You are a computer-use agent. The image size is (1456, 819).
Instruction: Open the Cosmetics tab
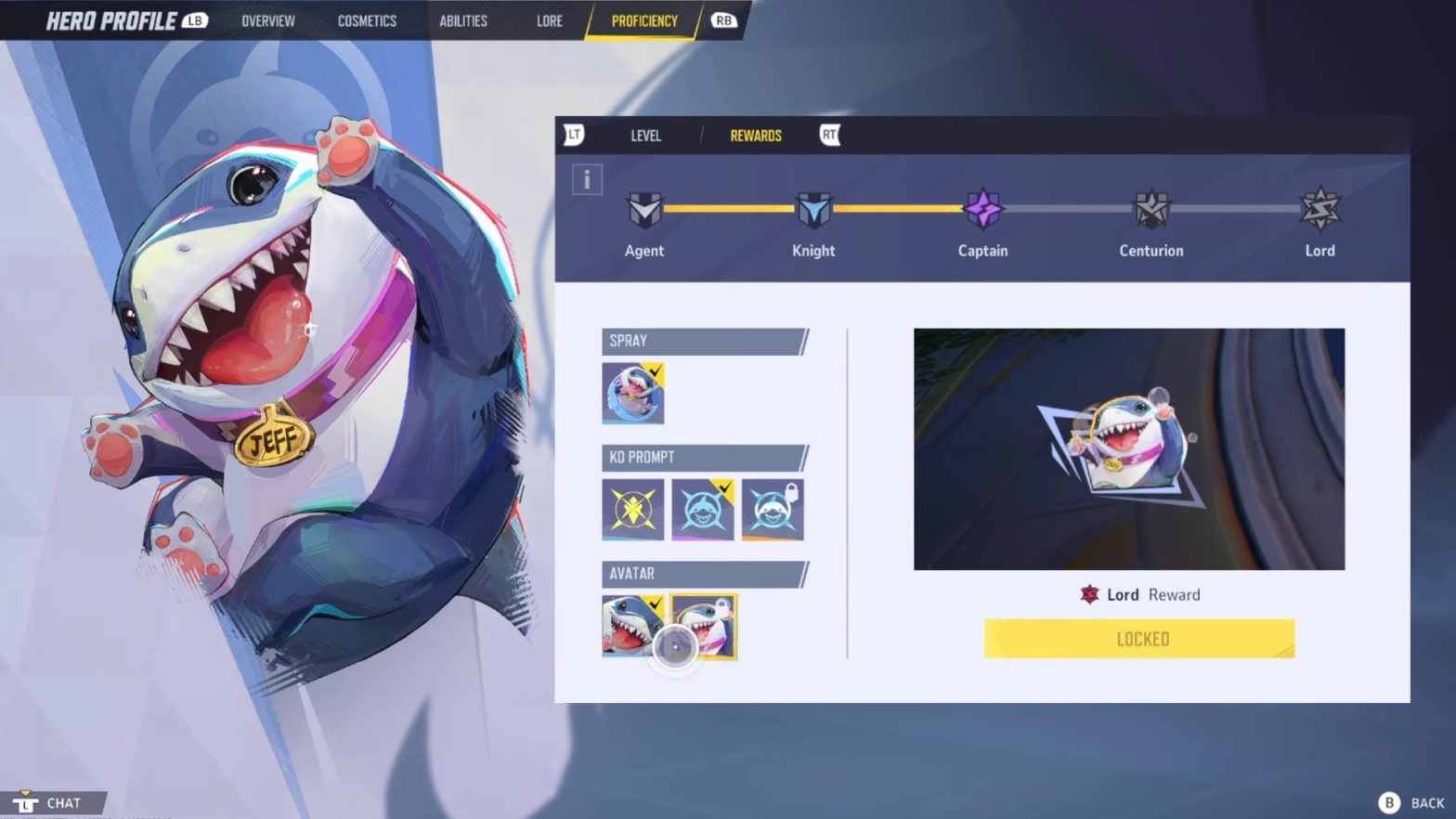(x=366, y=20)
